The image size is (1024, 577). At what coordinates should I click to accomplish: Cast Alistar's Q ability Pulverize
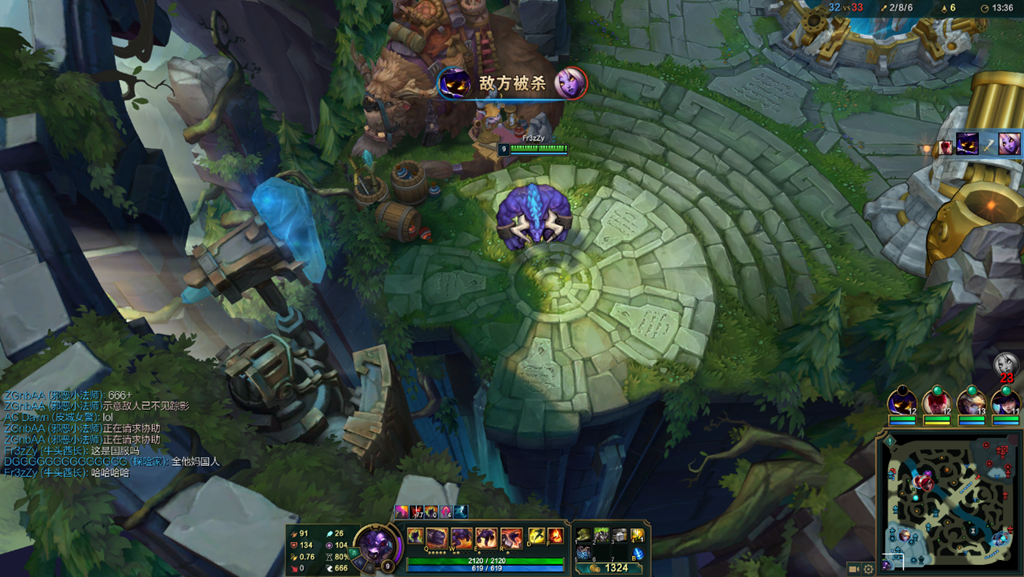click(x=438, y=537)
